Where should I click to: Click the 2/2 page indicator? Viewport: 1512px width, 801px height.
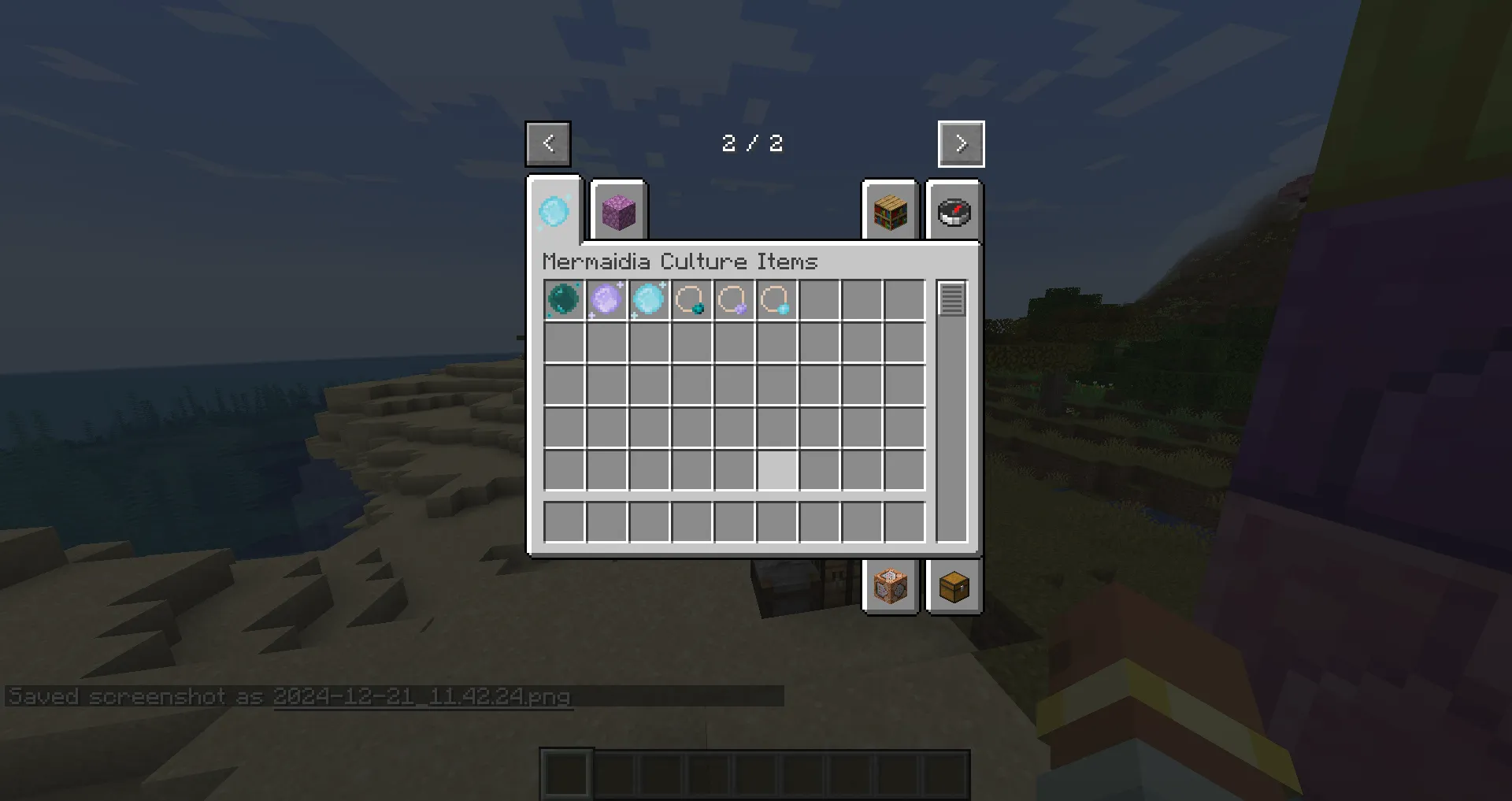(752, 143)
